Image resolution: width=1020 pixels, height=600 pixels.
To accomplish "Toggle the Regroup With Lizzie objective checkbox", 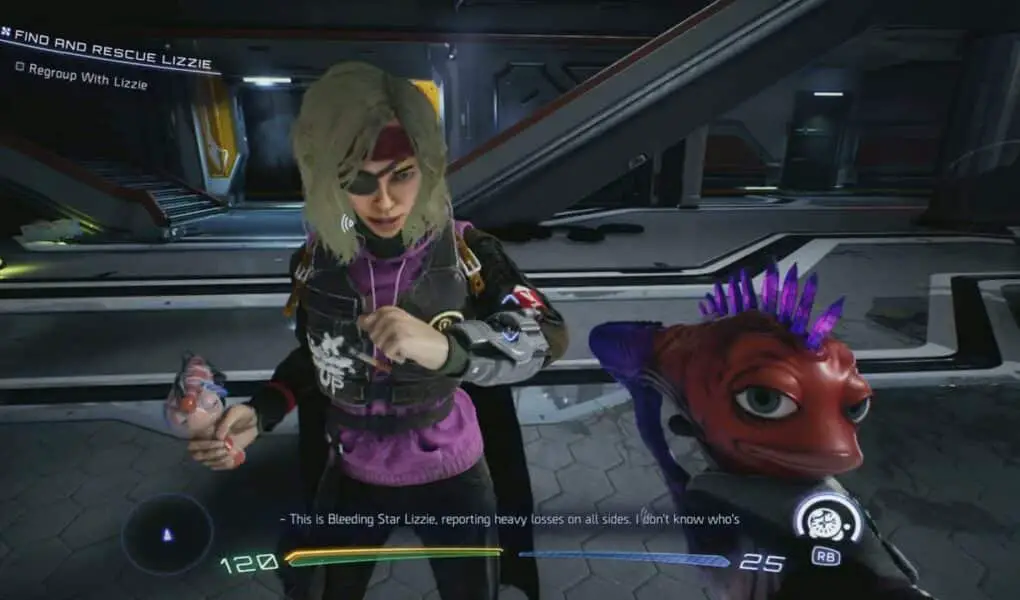I will 19,68.
